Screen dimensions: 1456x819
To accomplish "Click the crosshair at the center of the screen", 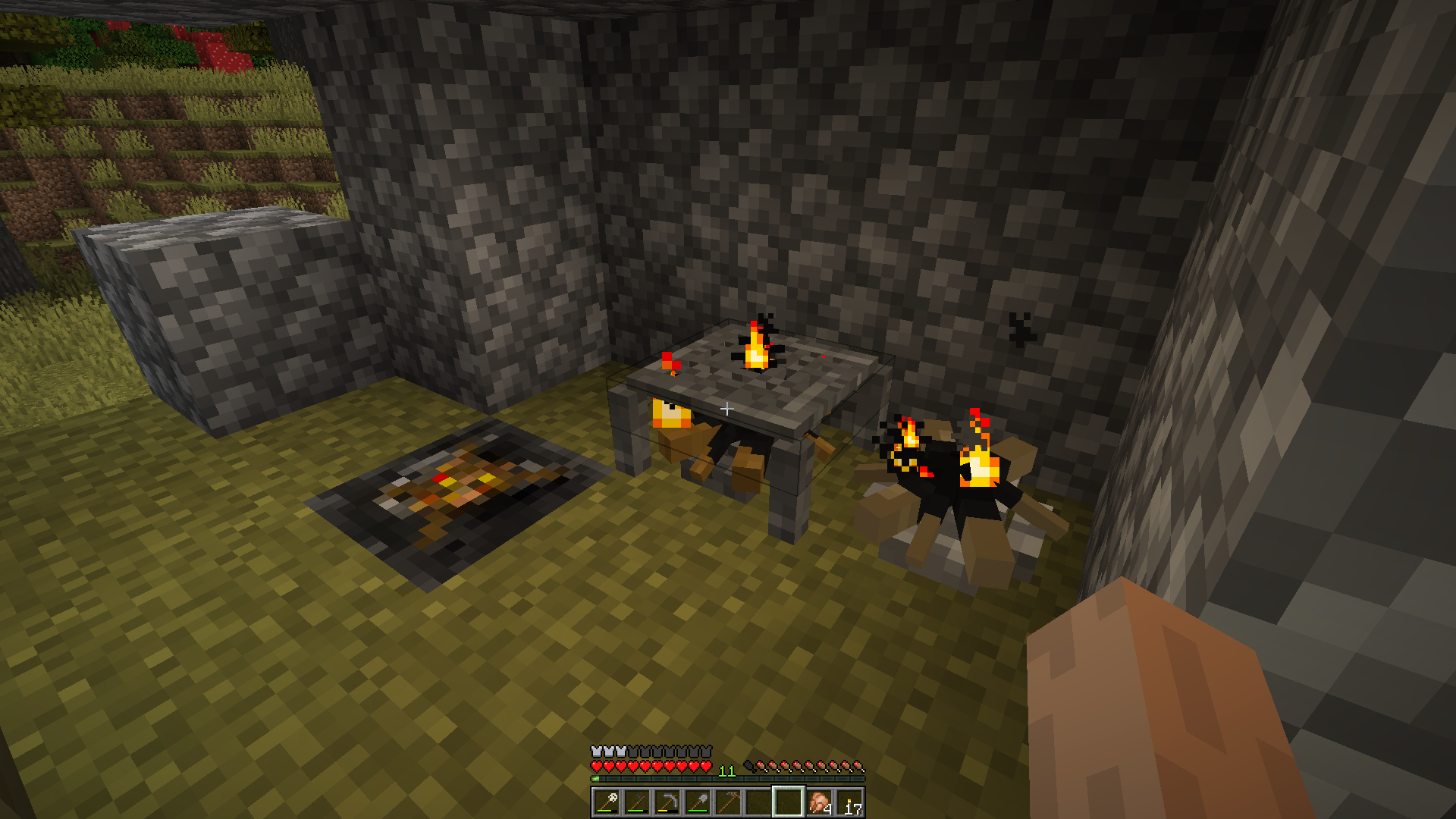I will point(728,409).
